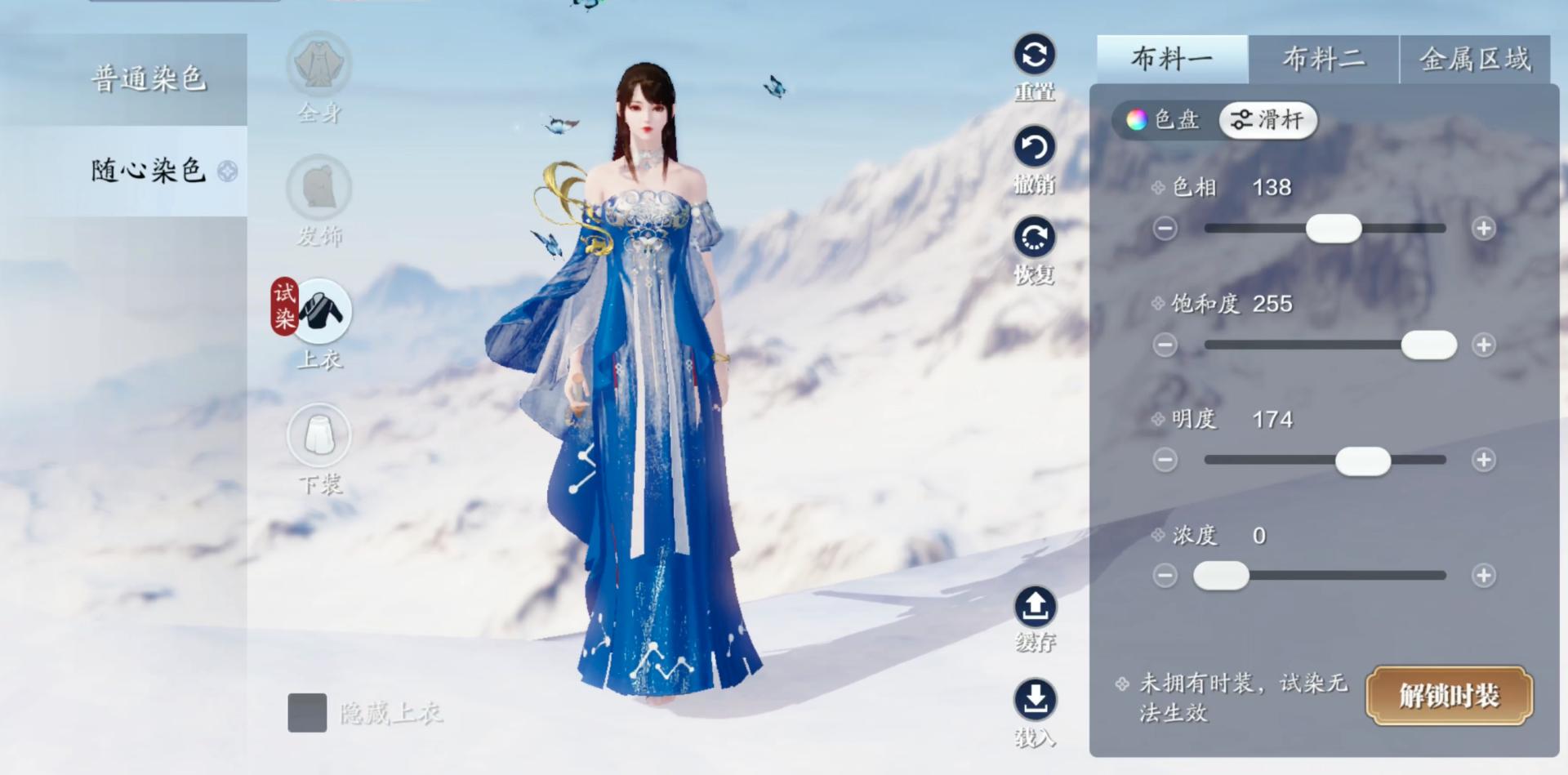Switch to the 布料二 tab
Image resolution: width=1568 pixels, height=775 pixels.
coord(1323,59)
